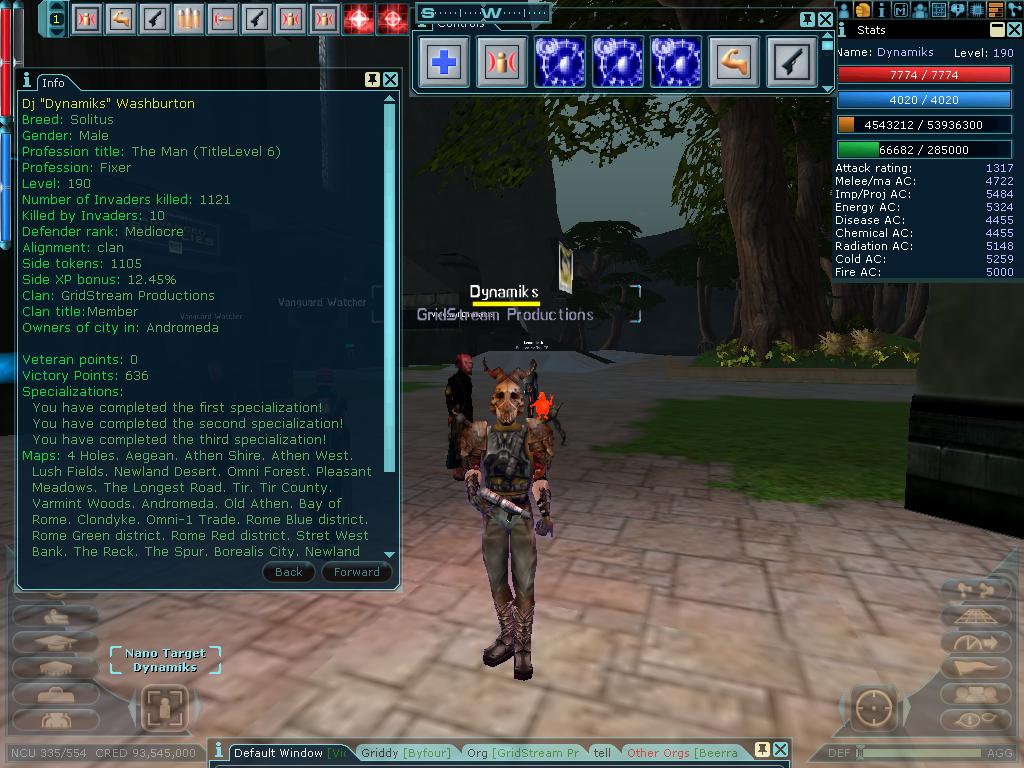Click Forward in the Info panel
1024x768 pixels.
pos(356,572)
